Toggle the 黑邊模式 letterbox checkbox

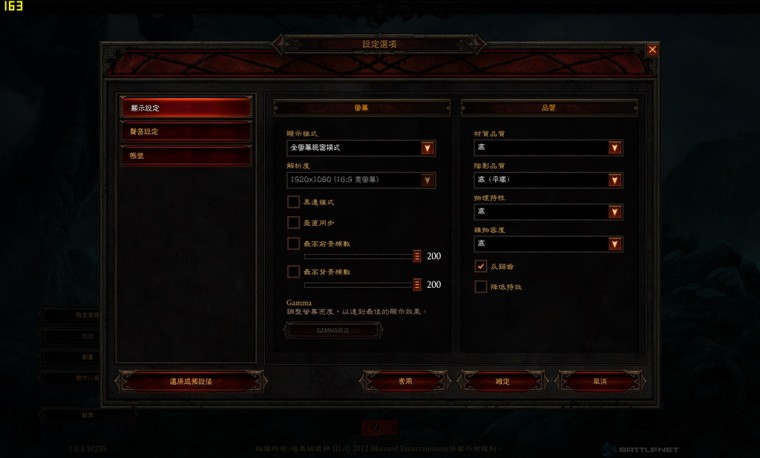[x=294, y=202]
